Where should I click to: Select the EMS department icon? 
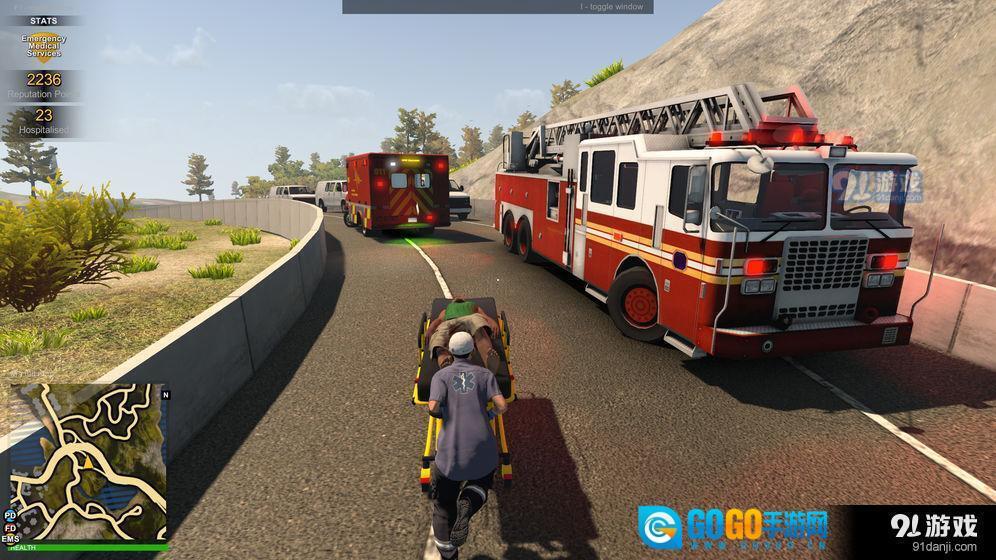pos(11,539)
